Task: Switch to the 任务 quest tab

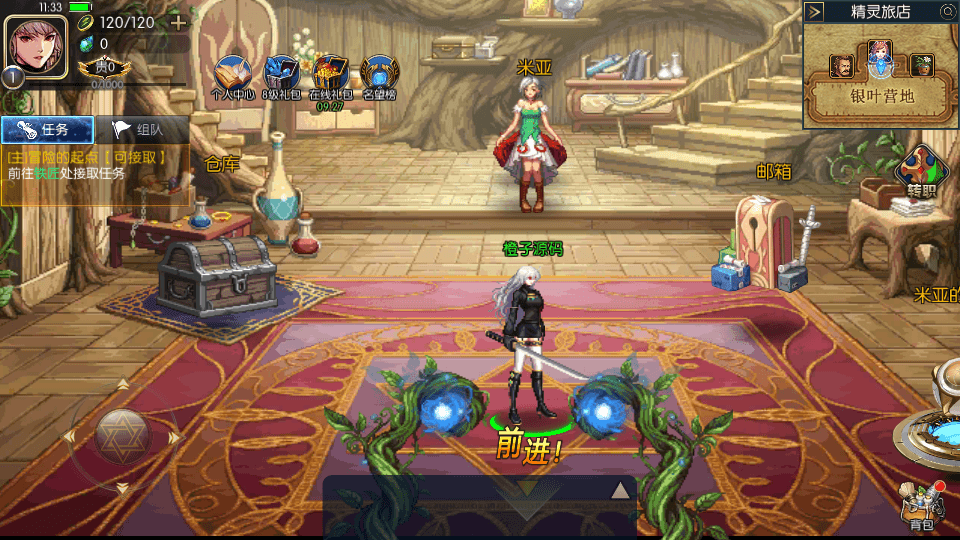Action: pos(47,129)
